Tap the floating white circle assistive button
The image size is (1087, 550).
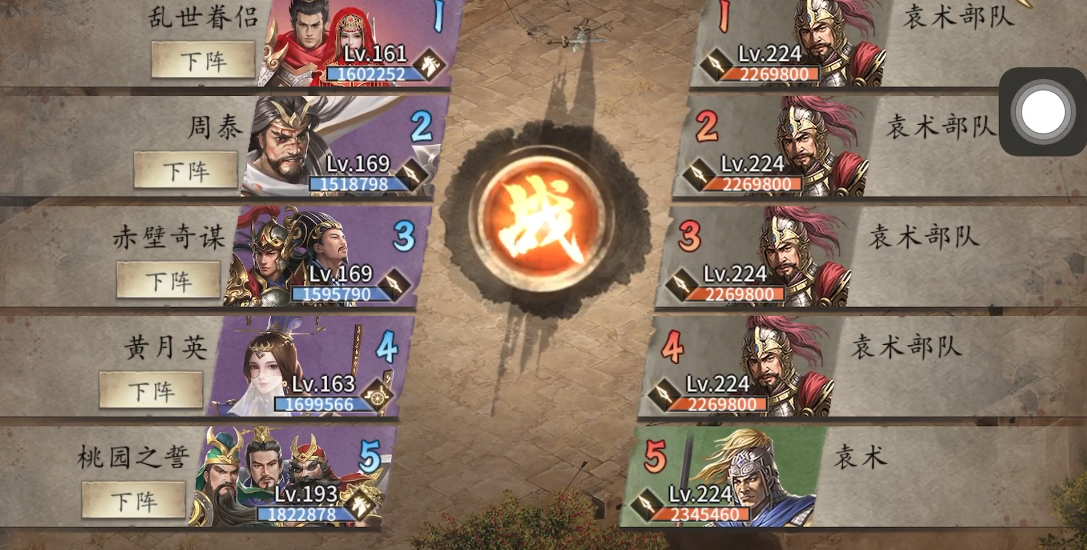[1043, 112]
